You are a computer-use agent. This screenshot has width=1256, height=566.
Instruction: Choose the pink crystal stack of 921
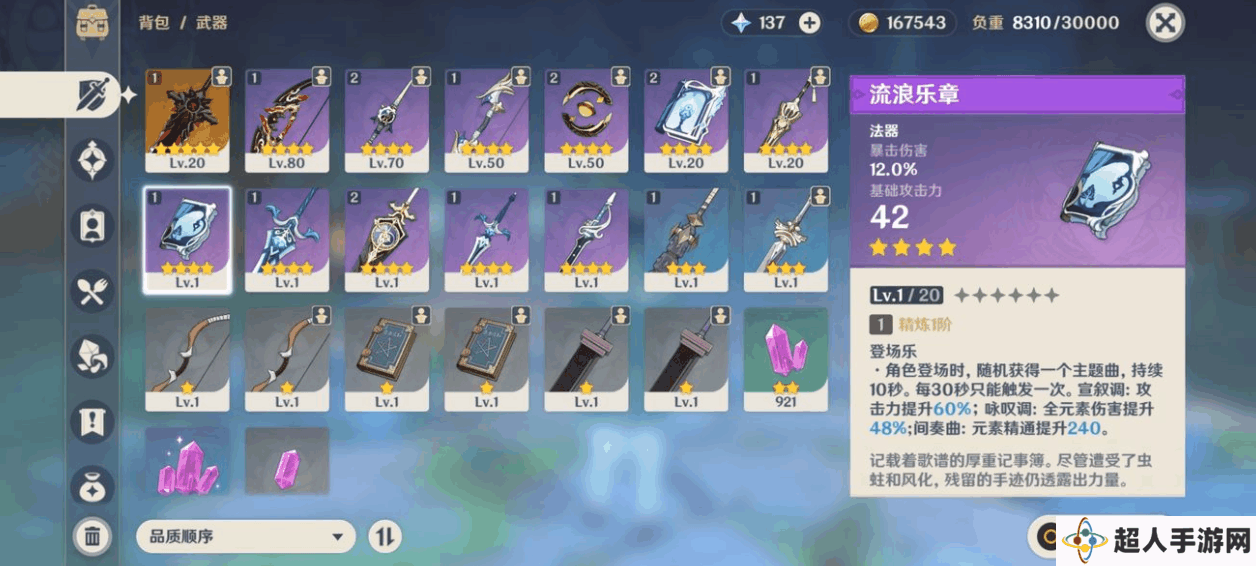(x=786, y=359)
